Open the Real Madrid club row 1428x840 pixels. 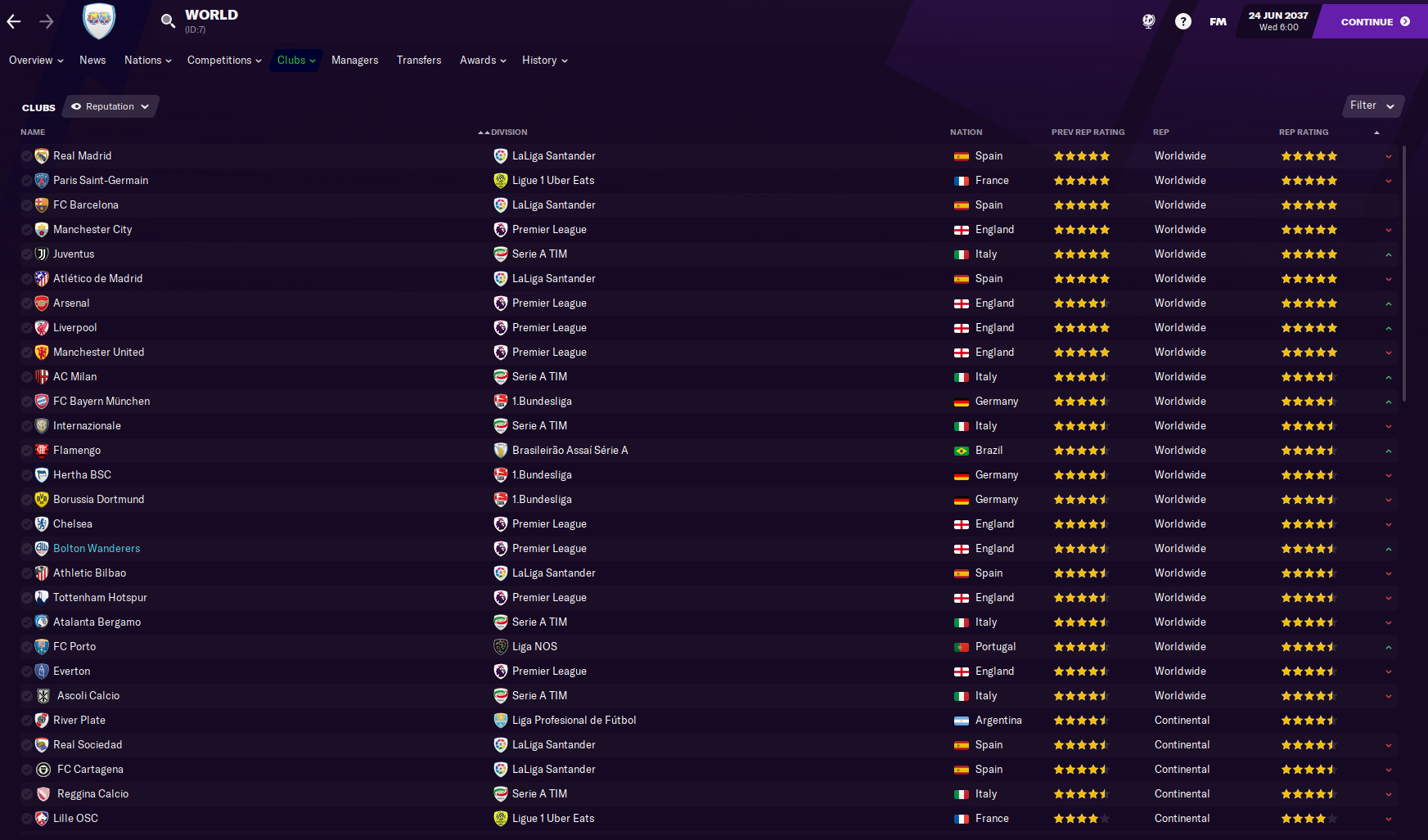pos(83,156)
